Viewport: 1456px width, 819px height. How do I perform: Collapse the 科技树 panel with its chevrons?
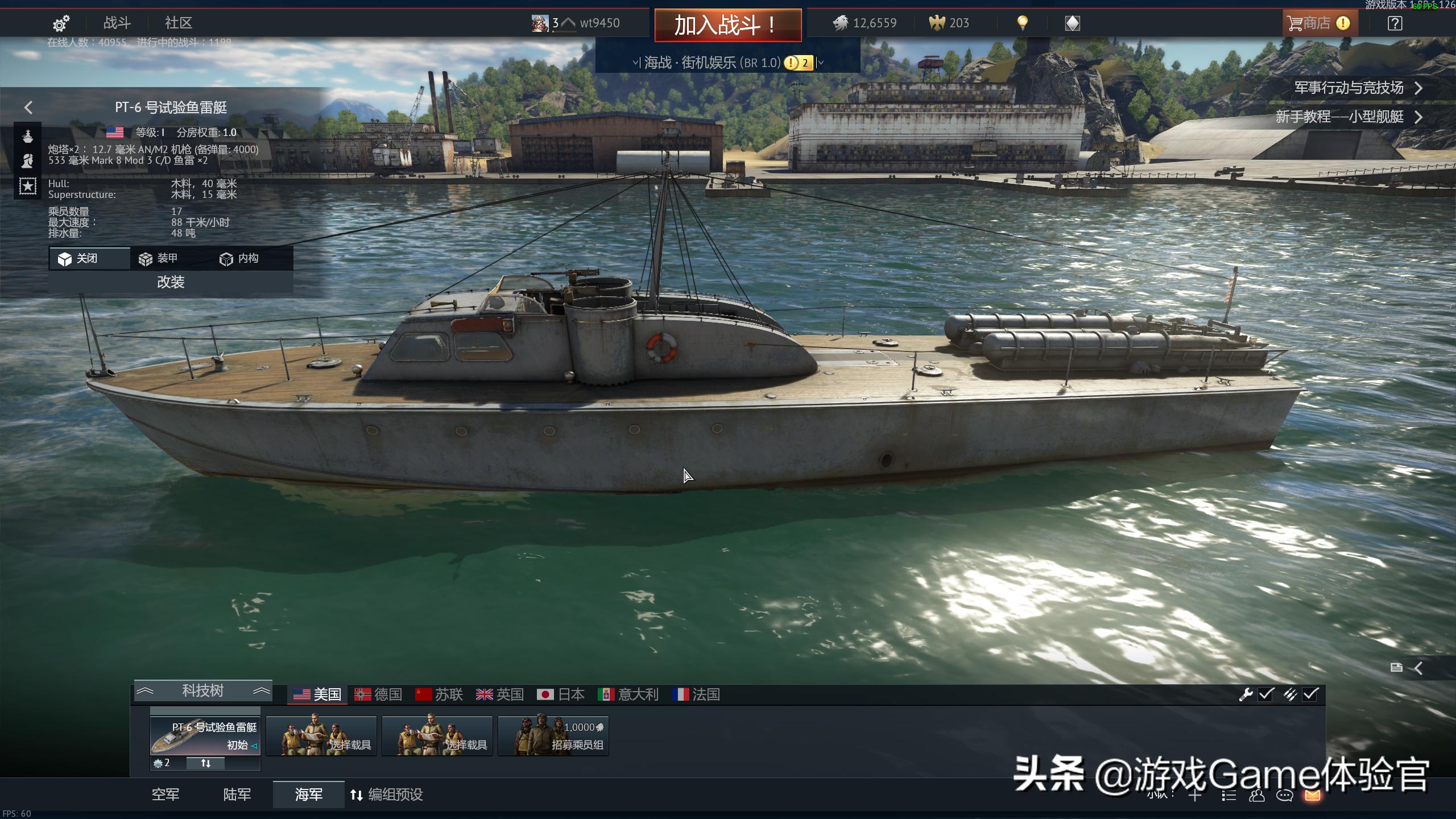tap(146, 690)
